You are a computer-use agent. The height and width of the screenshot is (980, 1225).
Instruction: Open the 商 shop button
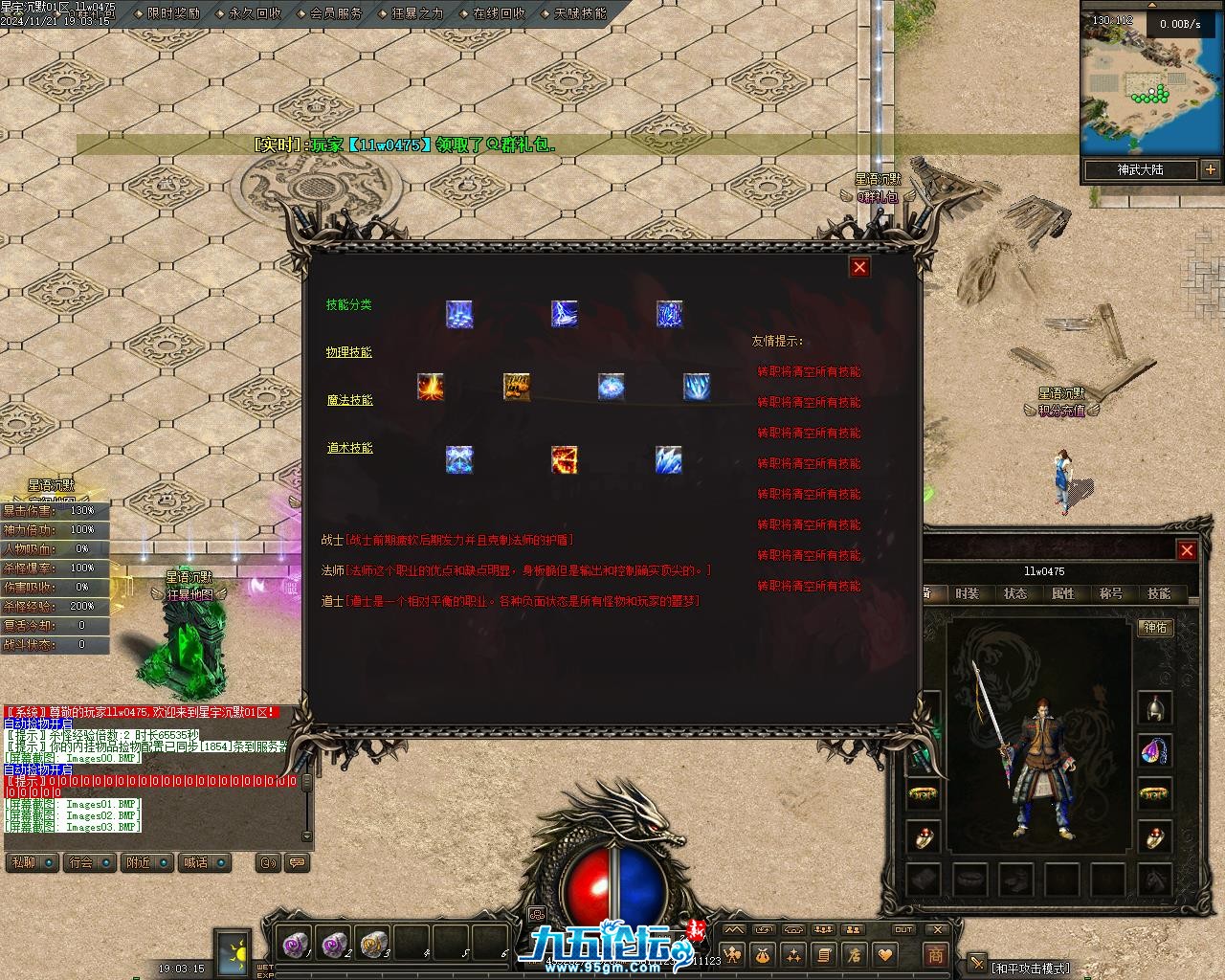coord(935,954)
